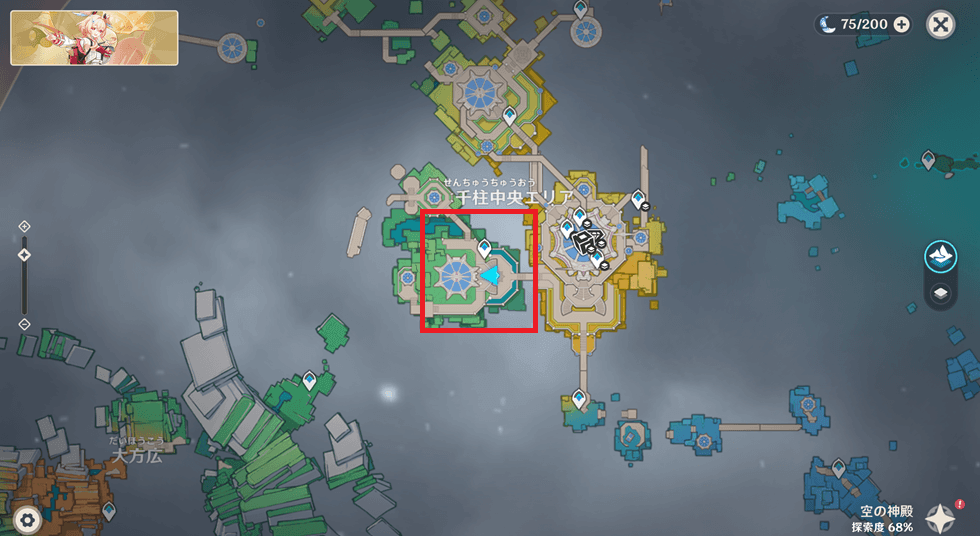This screenshot has height=536, width=980.
Task: Open the four-pointed star region menu
Action: click(941, 517)
